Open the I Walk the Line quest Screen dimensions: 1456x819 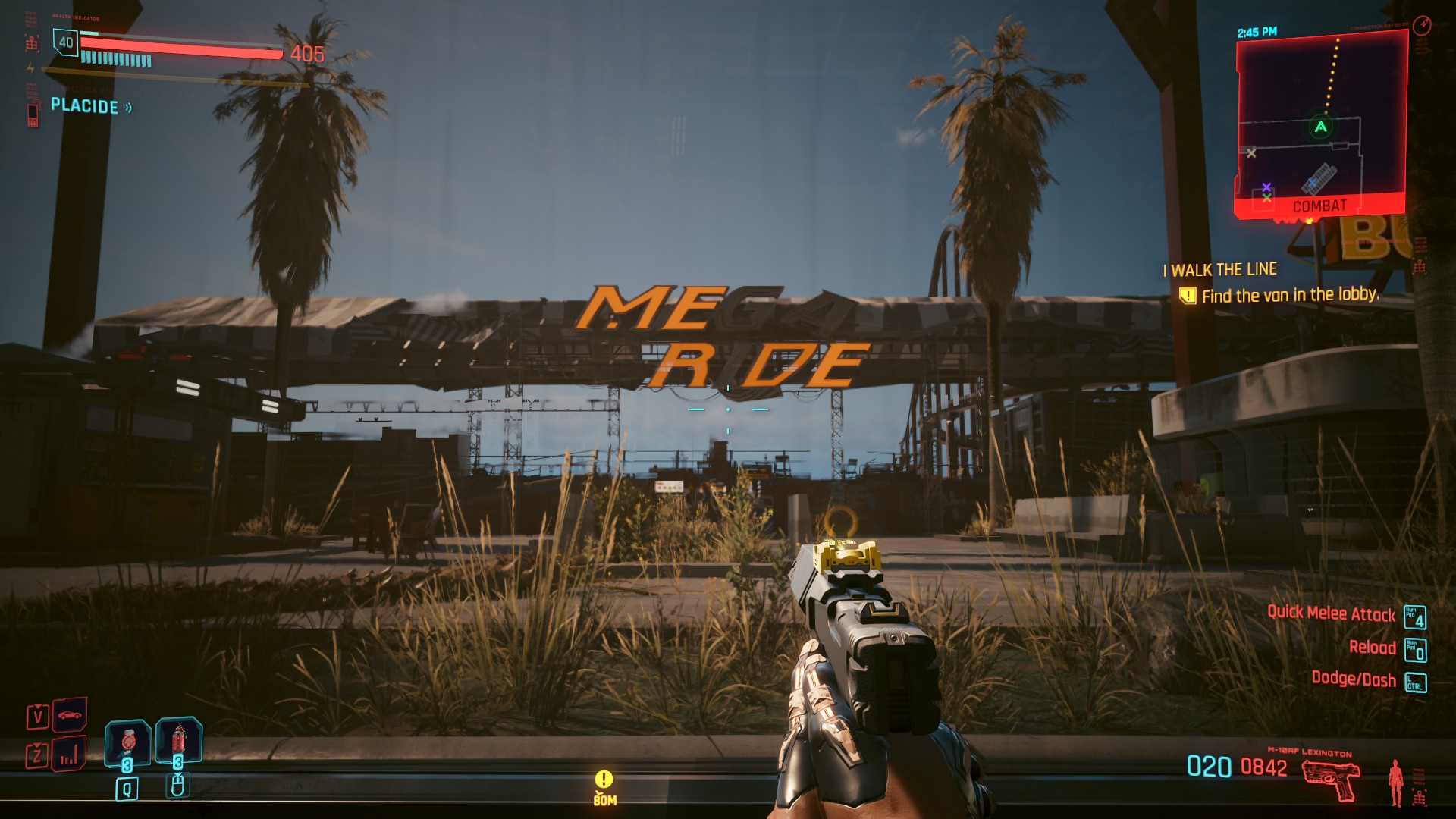point(1223,270)
